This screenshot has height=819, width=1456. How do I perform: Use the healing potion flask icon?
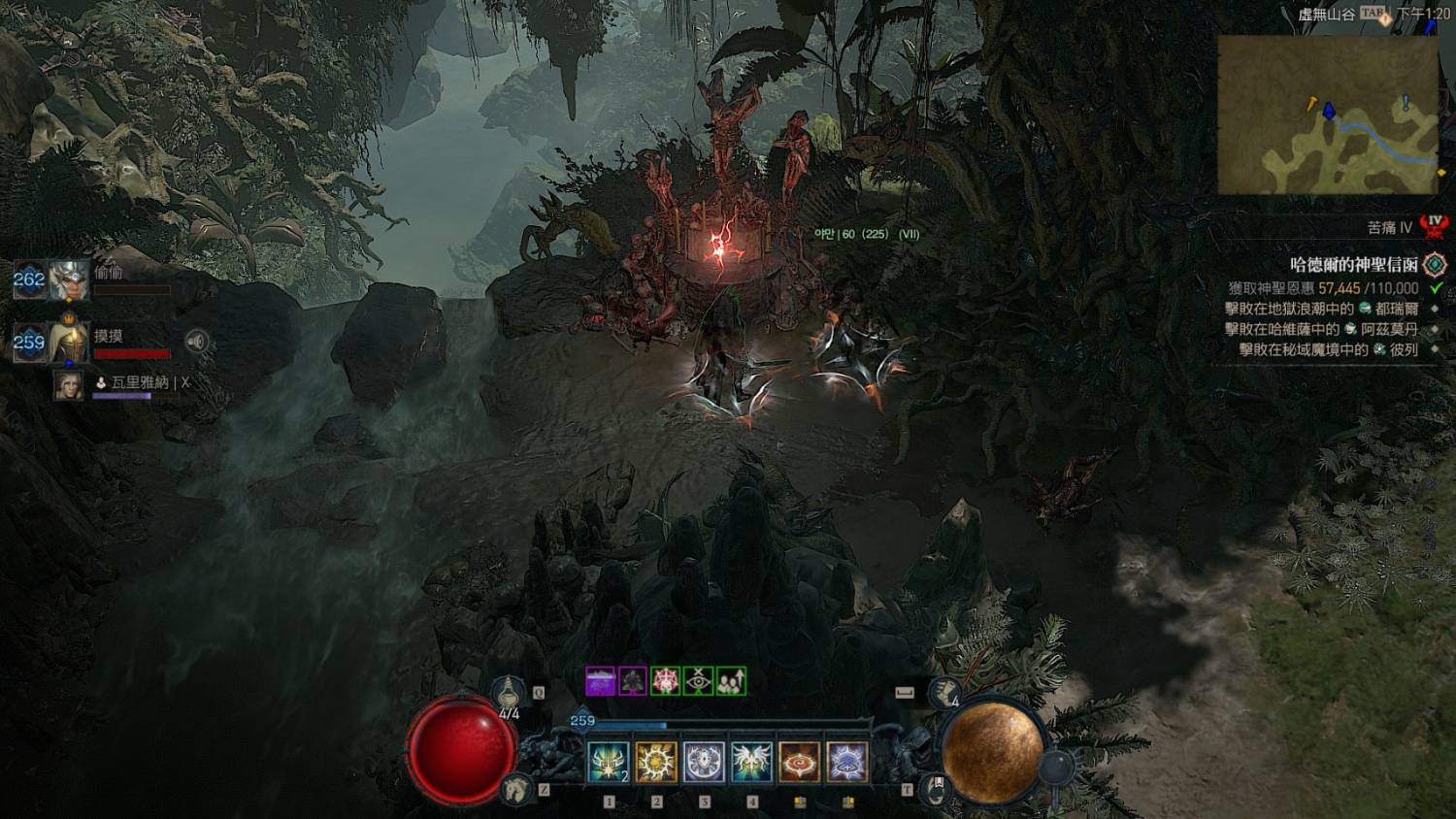(x=506, y=693)
